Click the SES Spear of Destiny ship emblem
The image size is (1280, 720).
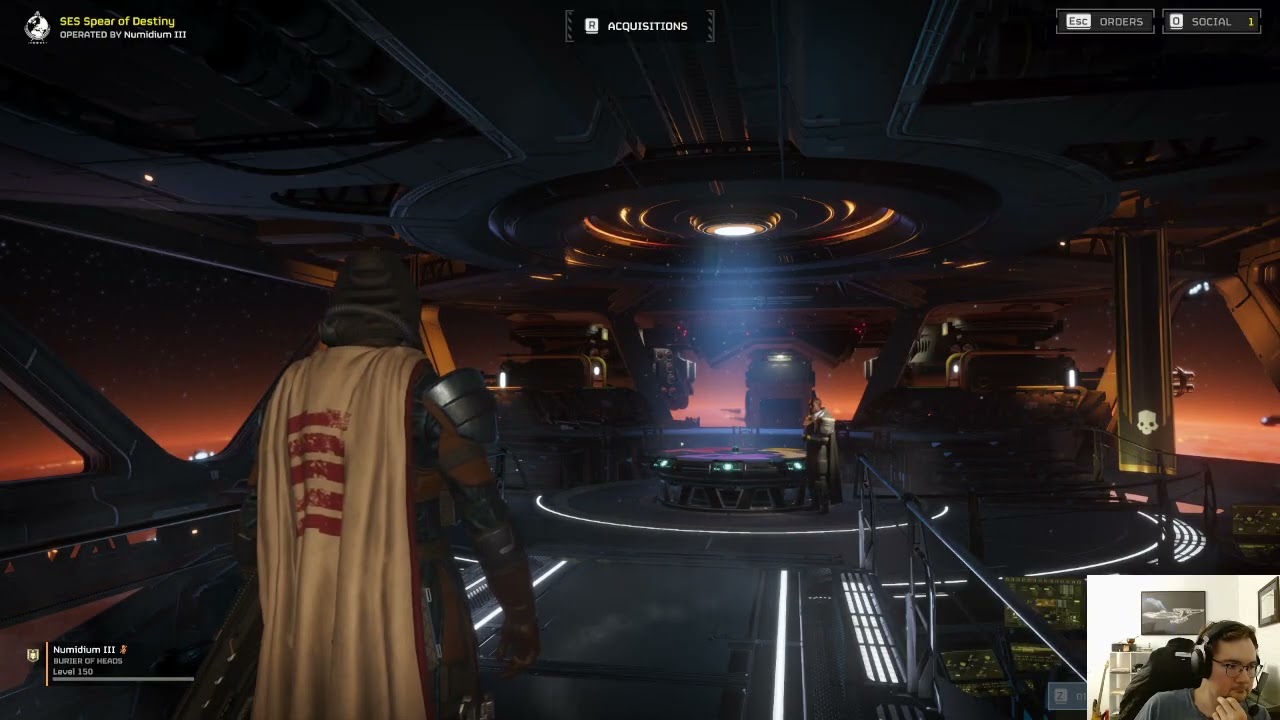(37, 27)
